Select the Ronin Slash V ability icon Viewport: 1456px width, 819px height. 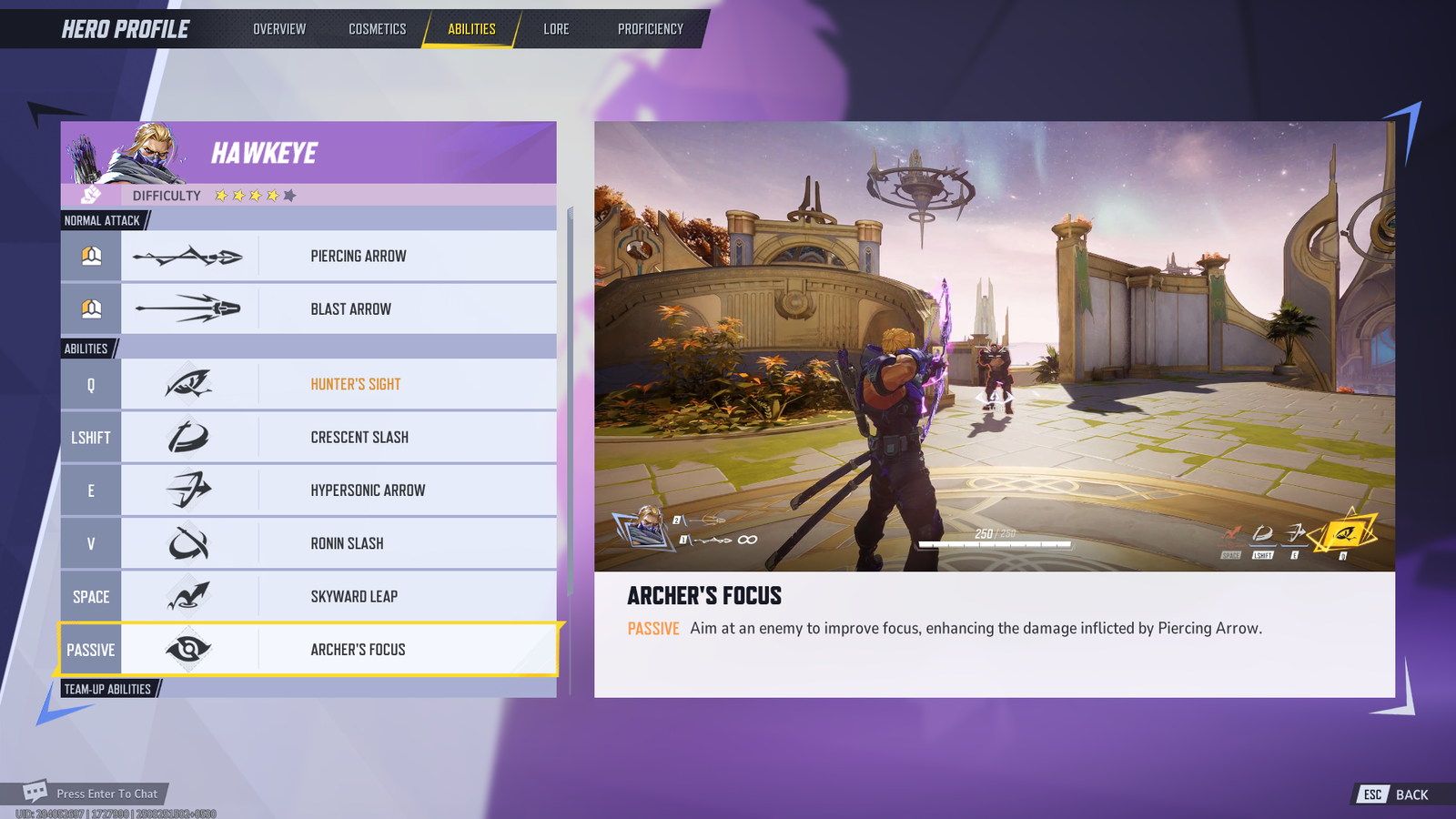pyautogui.click(x=188, y=542)
